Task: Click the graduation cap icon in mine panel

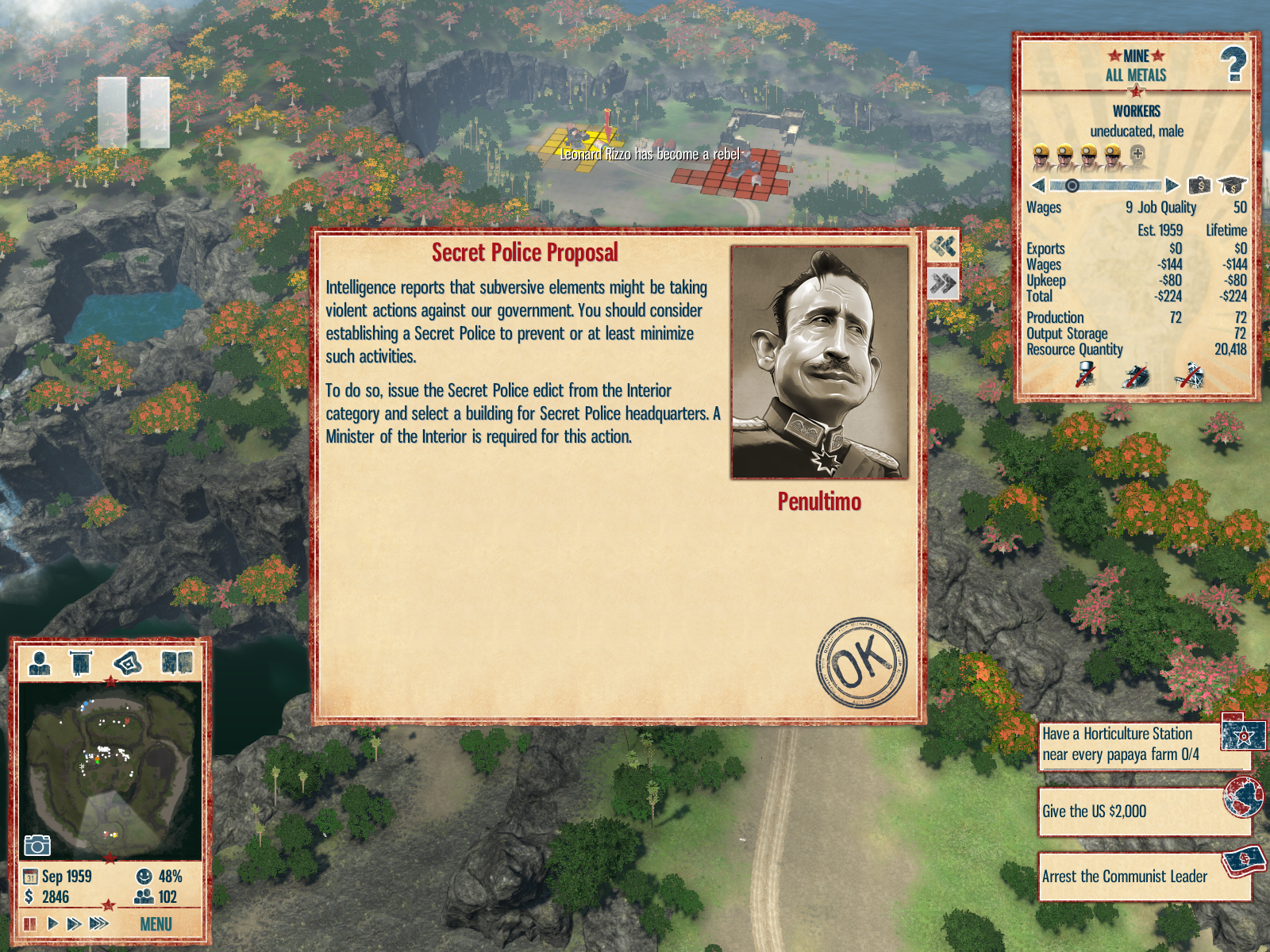Action: click(x=1232, y=186)
